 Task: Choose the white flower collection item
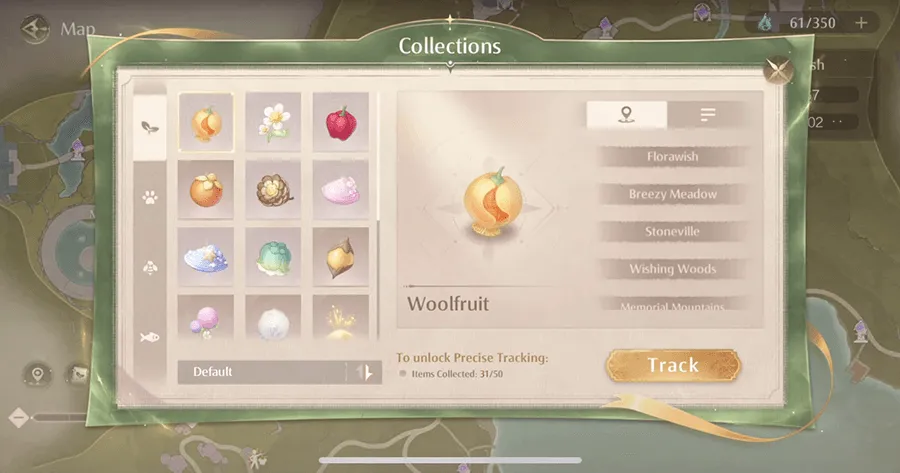(x=273, y=122)
